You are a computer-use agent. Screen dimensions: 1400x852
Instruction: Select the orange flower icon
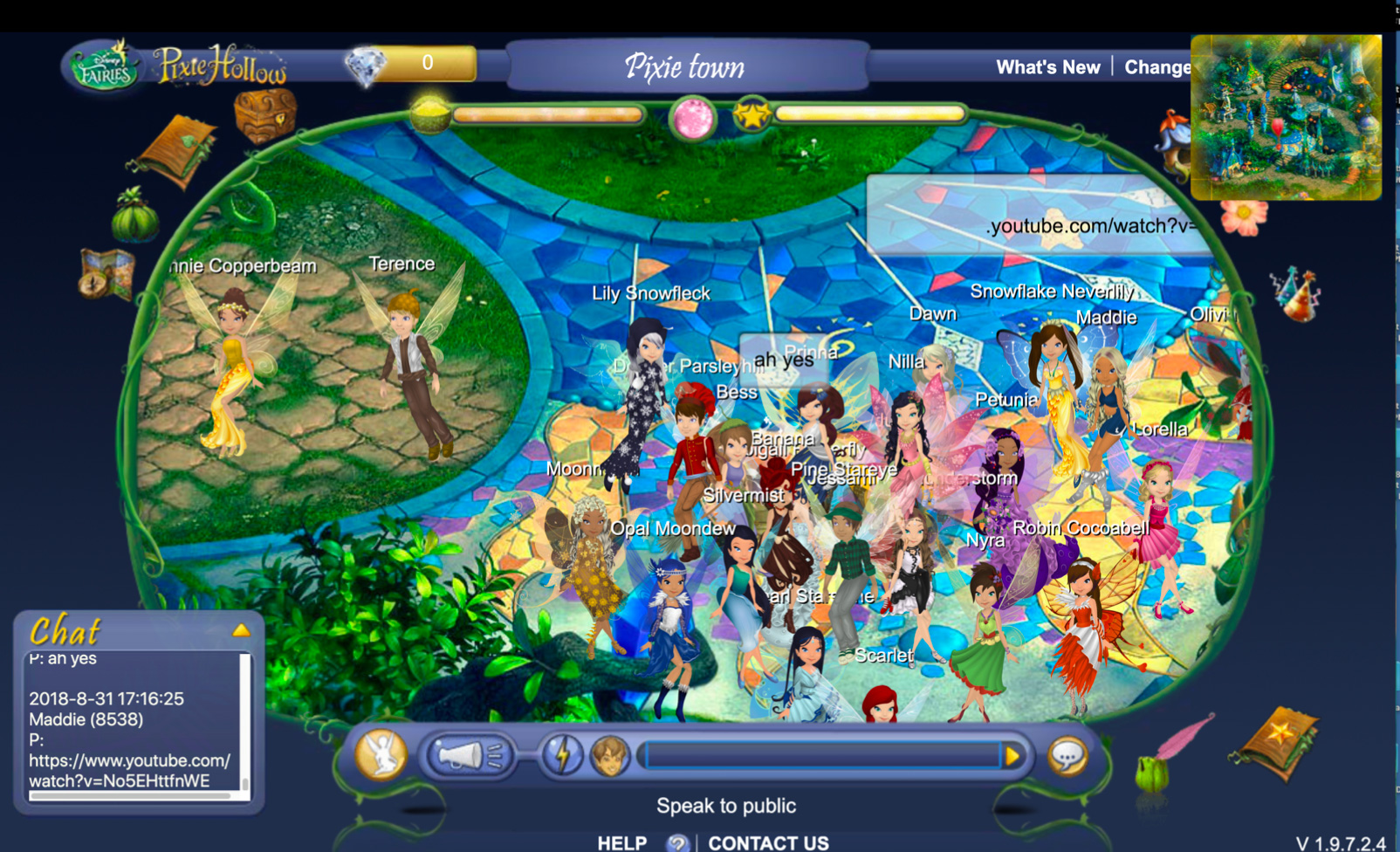pyautogui.click(x=1243, y=216)
